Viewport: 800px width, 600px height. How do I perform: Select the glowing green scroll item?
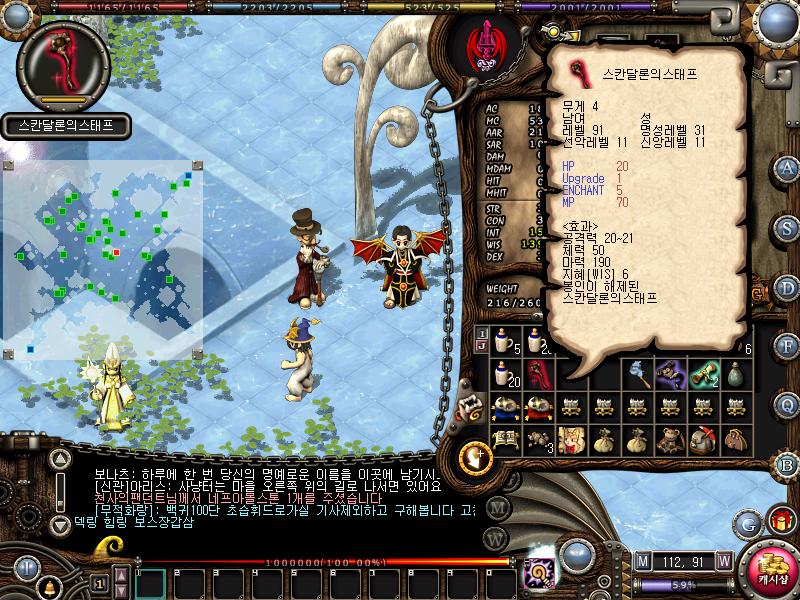[x=705, y=375]
